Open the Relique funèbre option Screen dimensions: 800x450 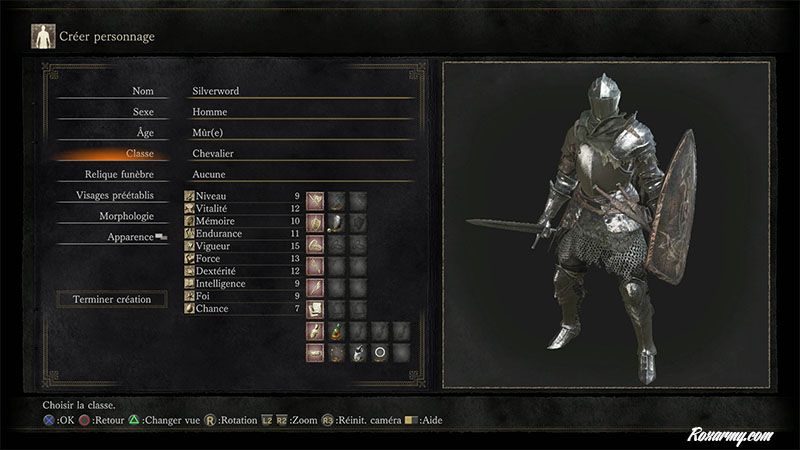click(123, 174)
